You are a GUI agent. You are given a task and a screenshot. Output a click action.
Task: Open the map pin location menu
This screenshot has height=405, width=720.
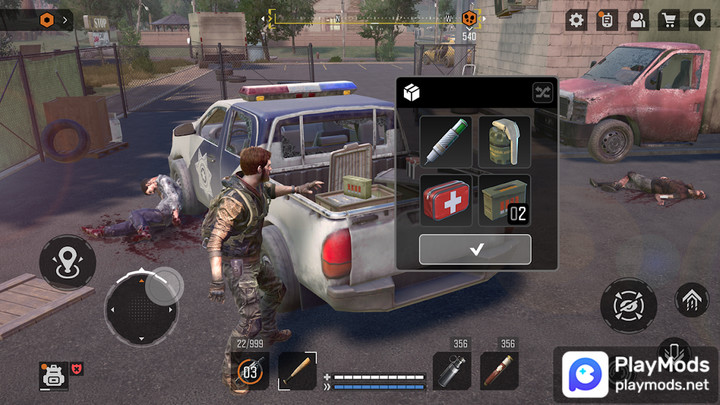[699, 19]
